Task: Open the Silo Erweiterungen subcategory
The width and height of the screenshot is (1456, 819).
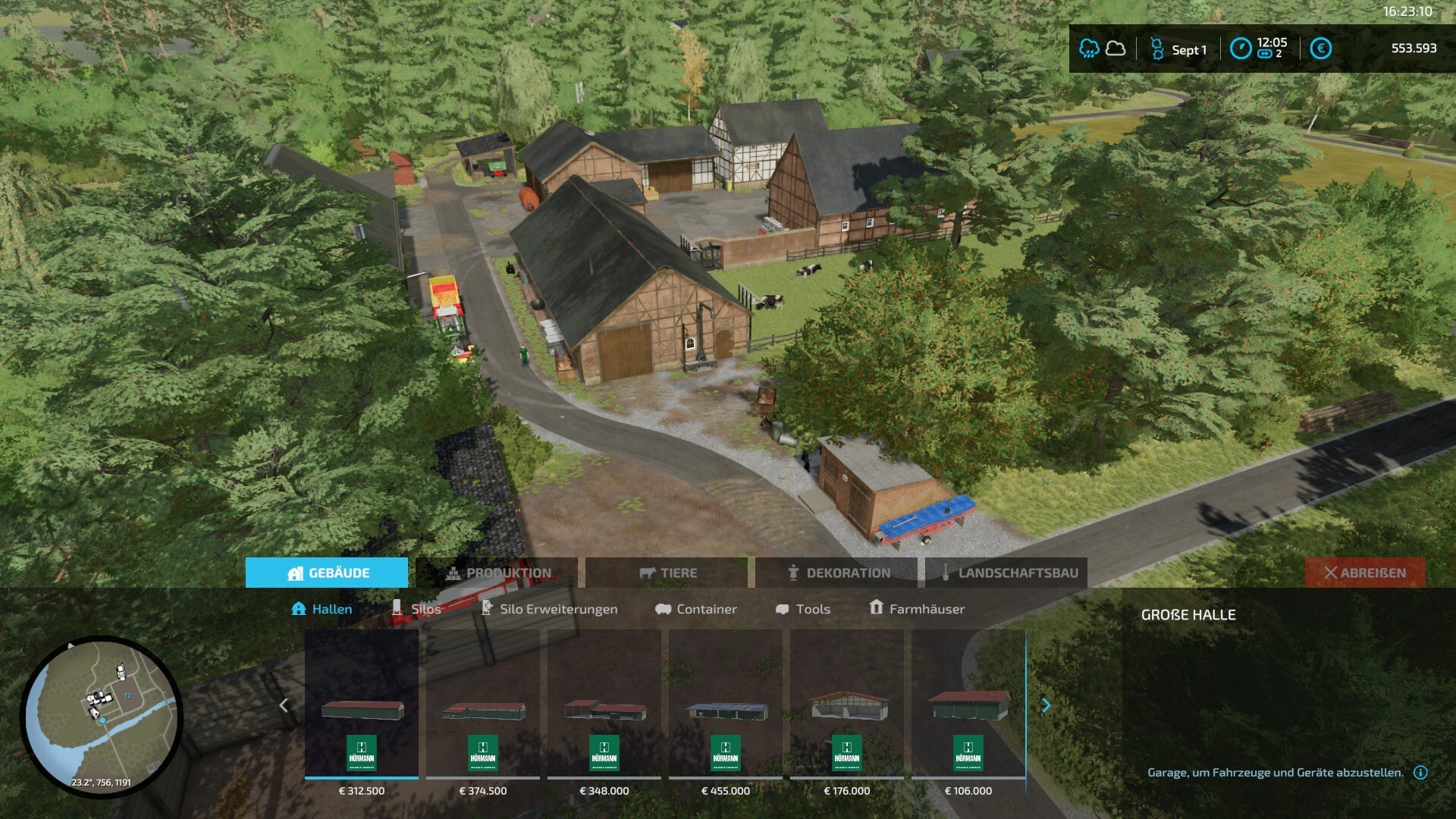Action: pyautogui.click(x=549, y=609)
